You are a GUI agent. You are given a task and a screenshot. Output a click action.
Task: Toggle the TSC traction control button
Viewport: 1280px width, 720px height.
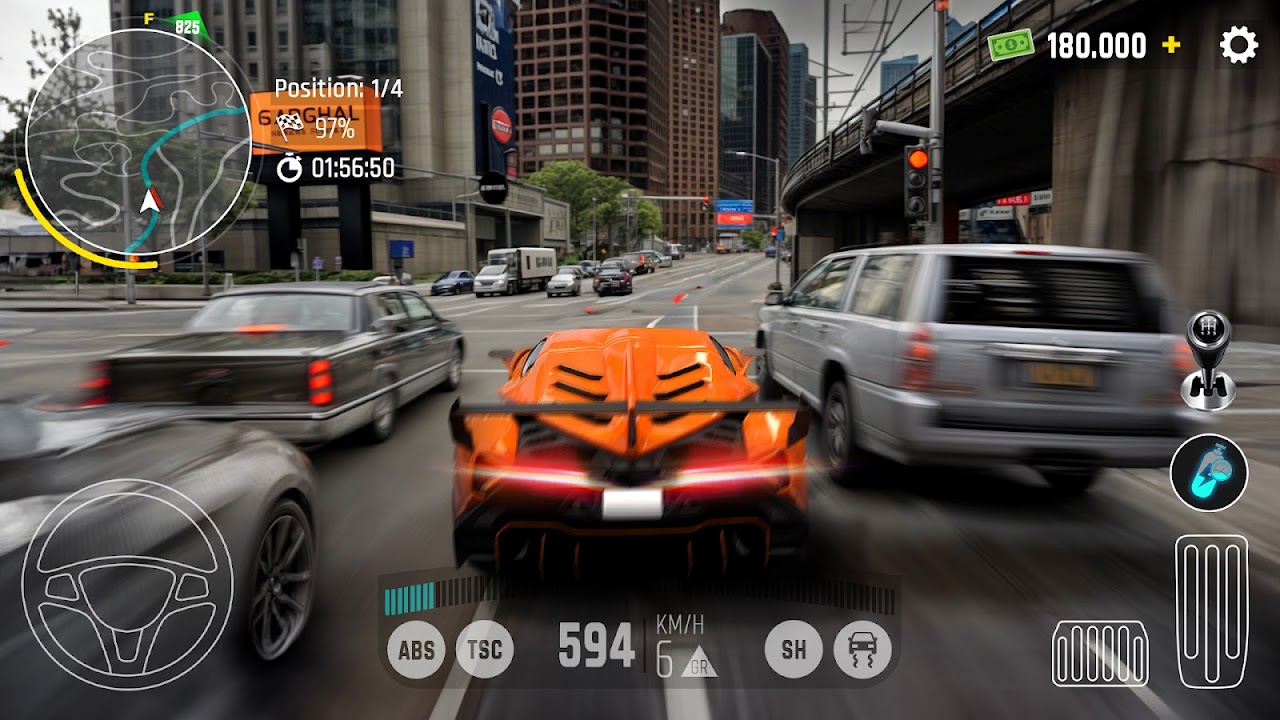click(485, 651)
